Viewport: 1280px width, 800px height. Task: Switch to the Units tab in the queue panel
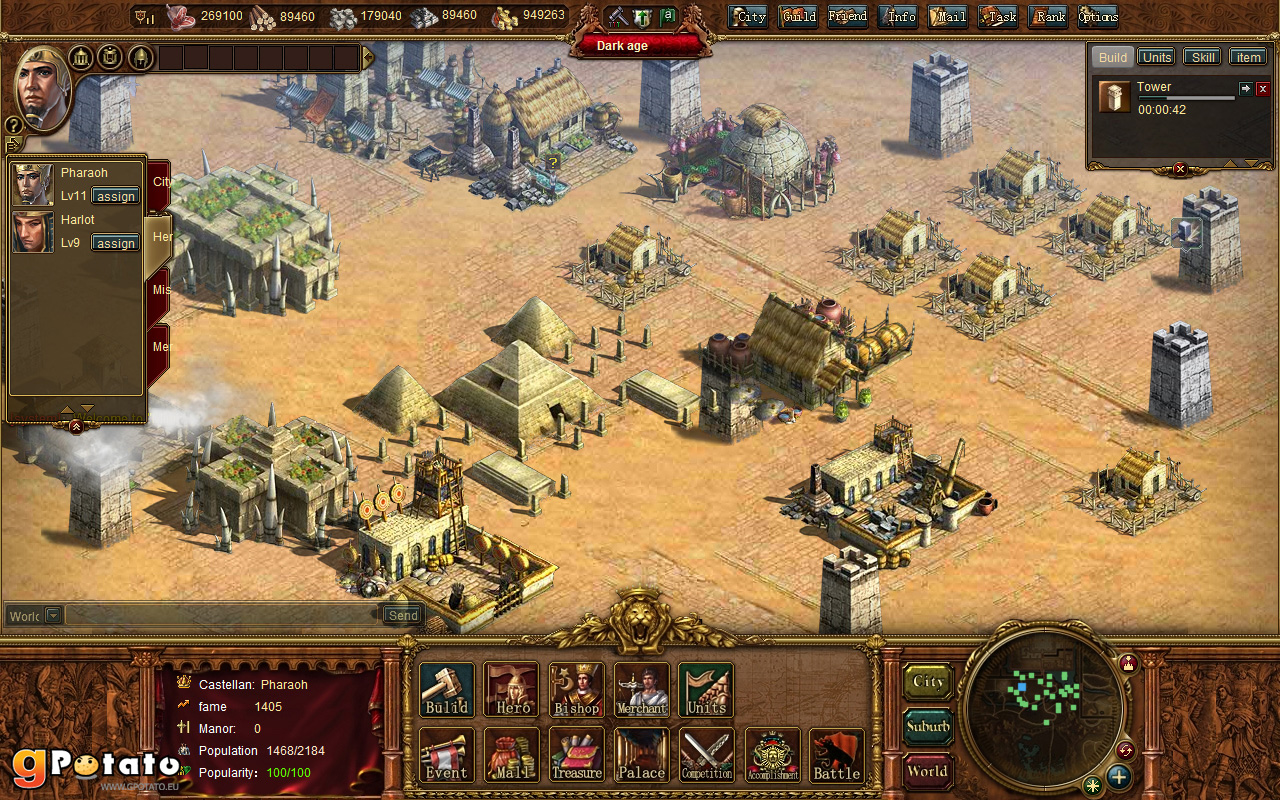point(1156,57)
